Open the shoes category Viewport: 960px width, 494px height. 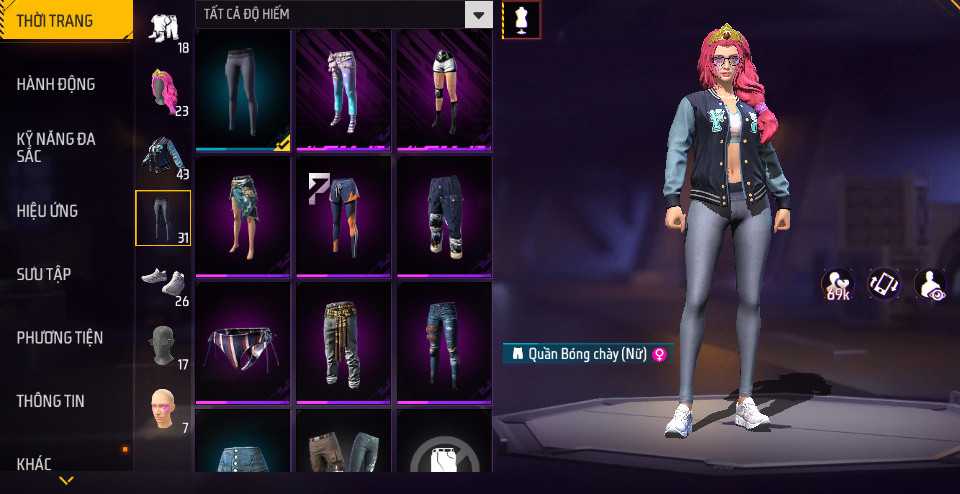(x=164, y=282)
